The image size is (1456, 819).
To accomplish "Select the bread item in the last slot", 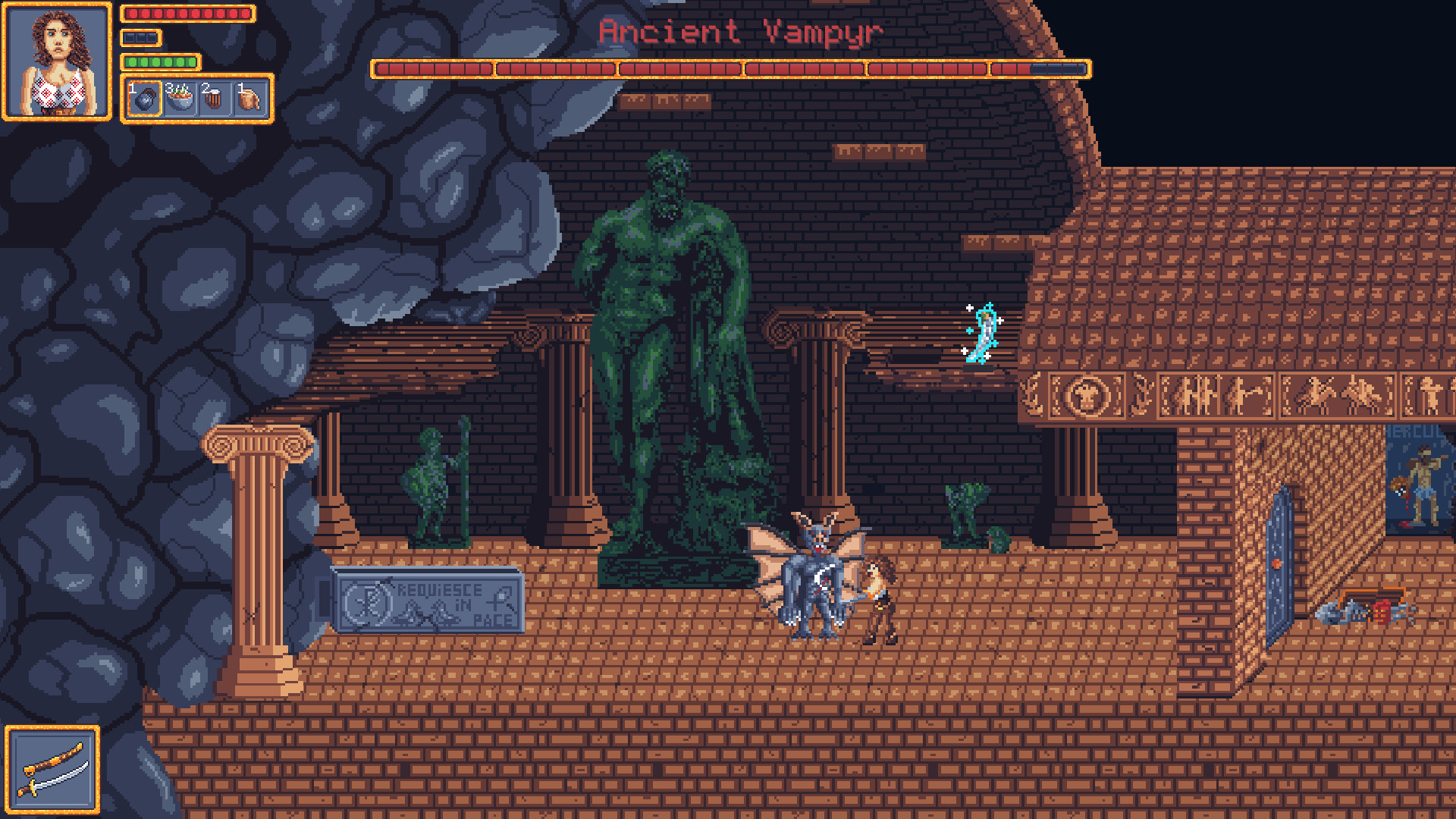I will [249, 99].
